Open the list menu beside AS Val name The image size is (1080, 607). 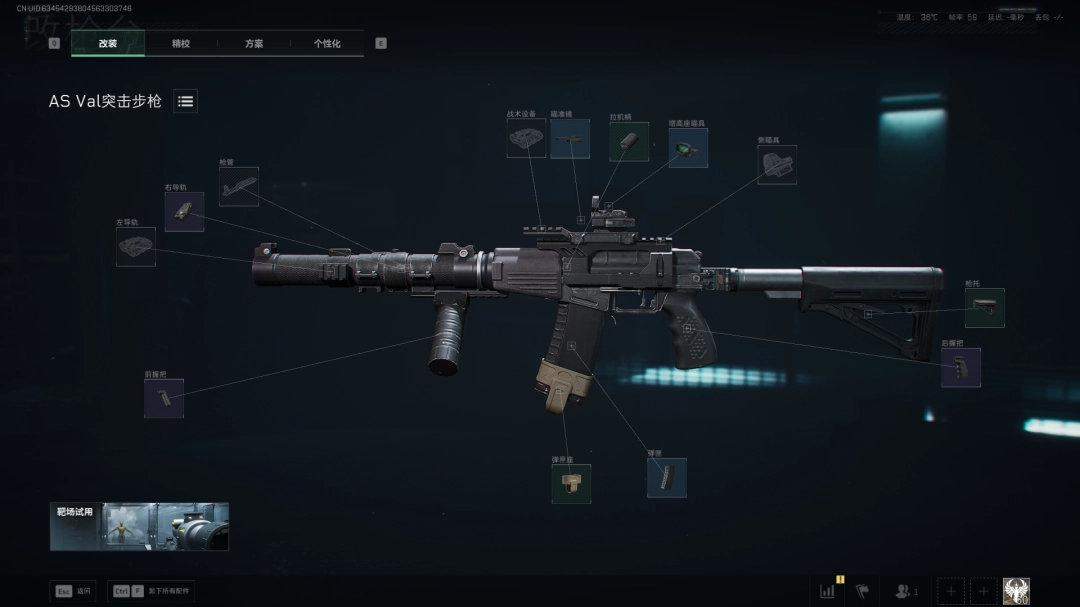click(x=185, y=101)
